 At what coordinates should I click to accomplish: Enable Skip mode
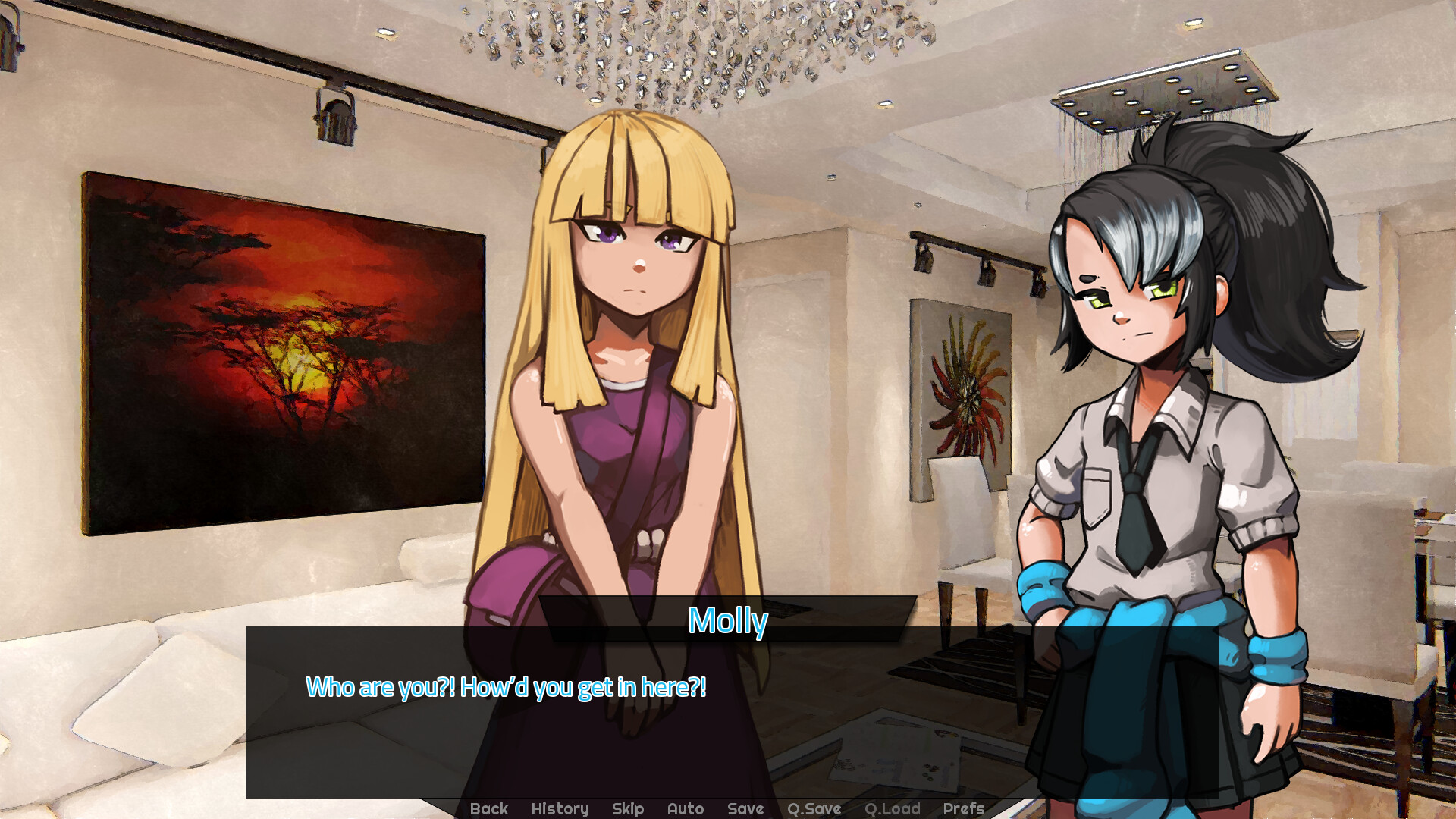(x=628, y=808)
